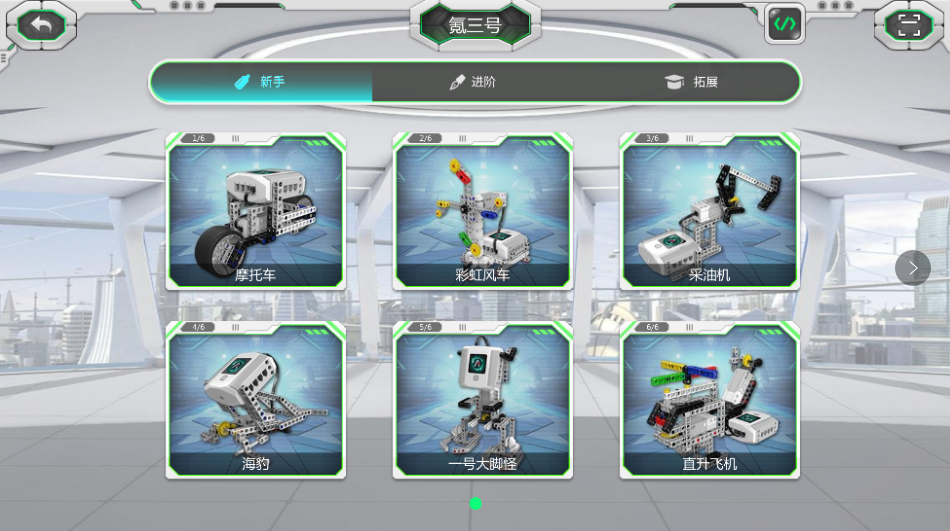Select the 摩托车 motorcycle model card
Screen dimensions: 950x531
click(x=256, y=212)
